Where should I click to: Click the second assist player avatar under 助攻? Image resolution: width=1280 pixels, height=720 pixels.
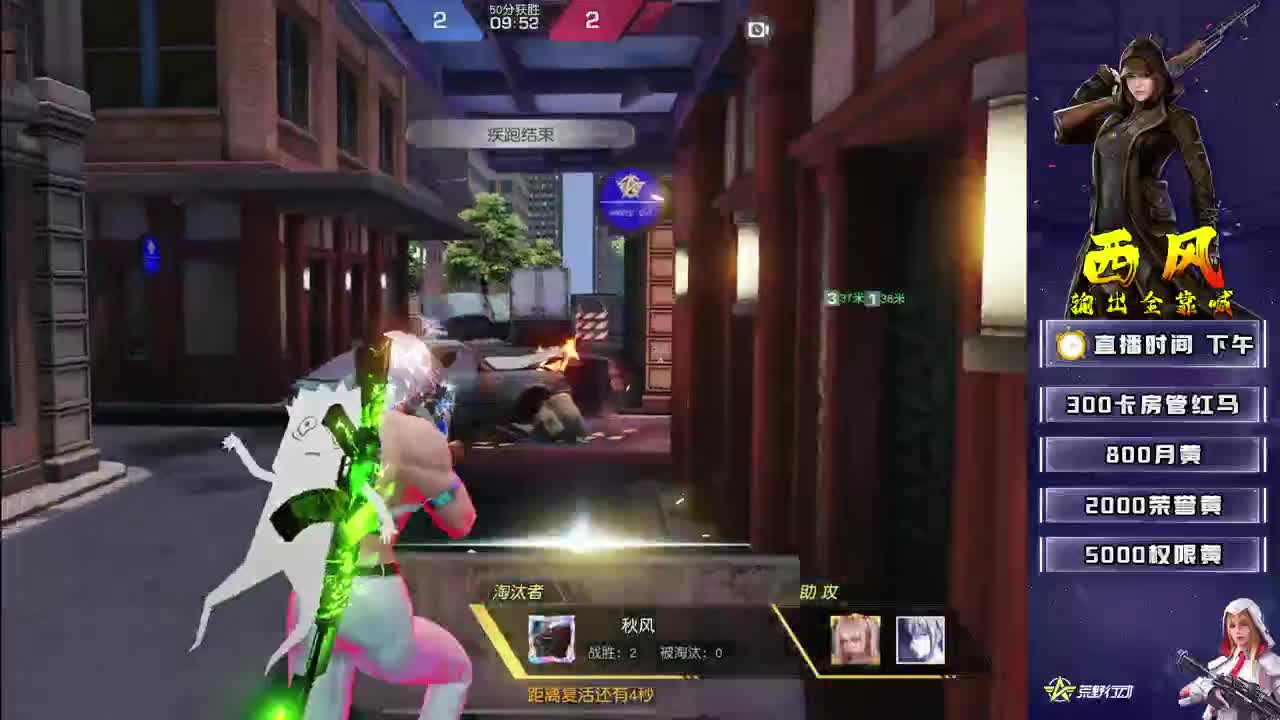(922, 640)
